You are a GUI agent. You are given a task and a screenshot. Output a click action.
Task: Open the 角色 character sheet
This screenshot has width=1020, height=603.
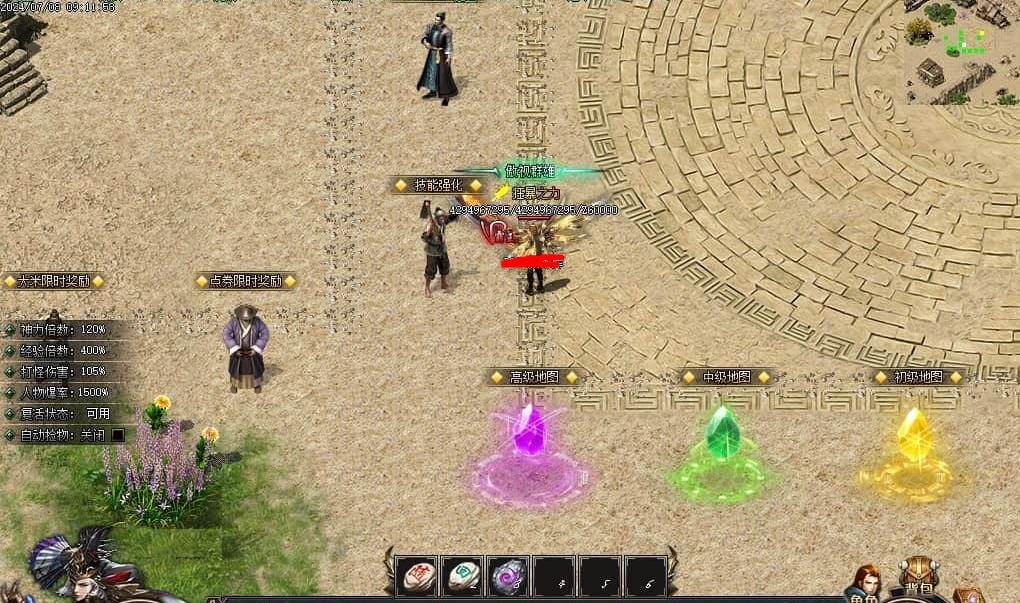pos(866,584)
